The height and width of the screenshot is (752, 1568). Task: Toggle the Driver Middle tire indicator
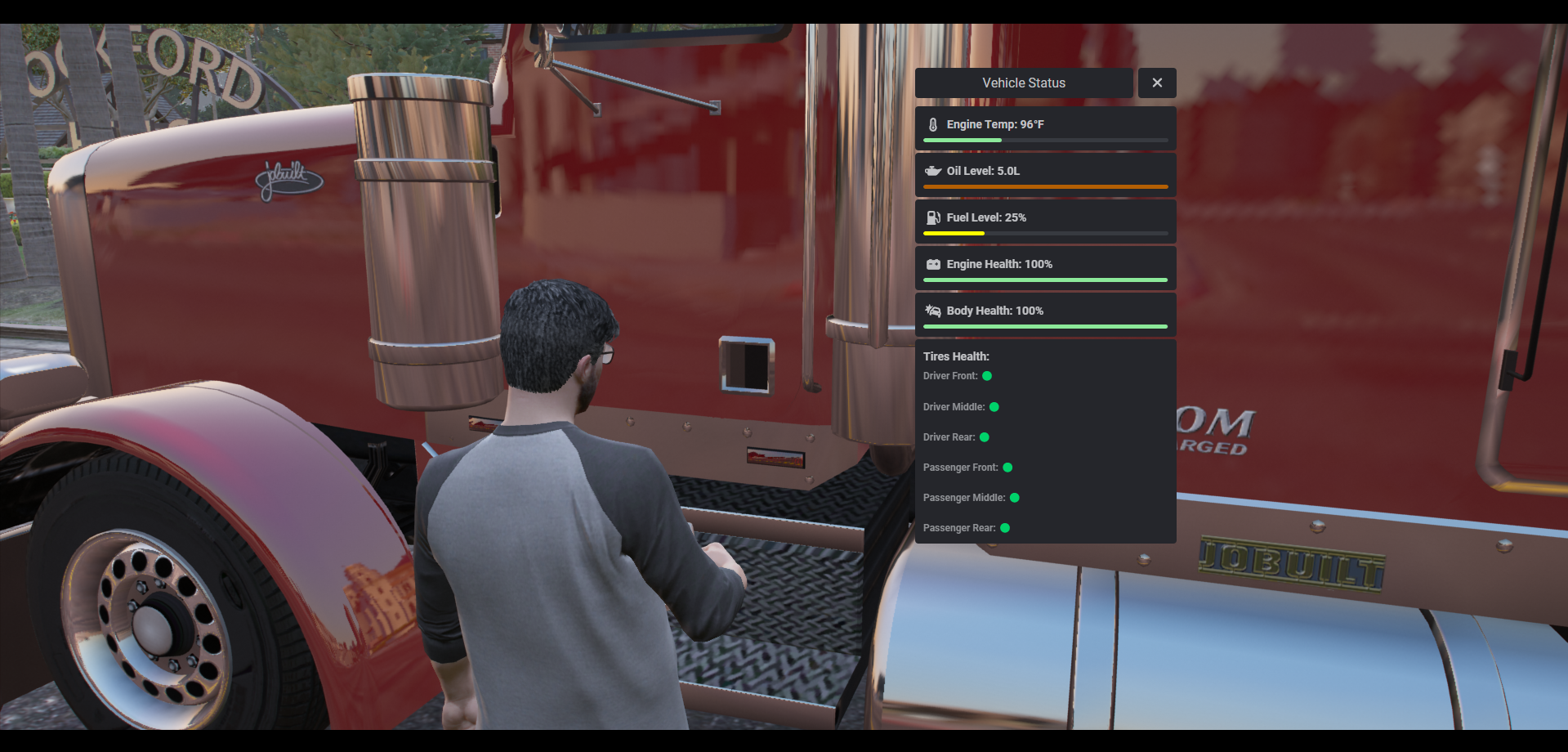click(x=993, y=406)
